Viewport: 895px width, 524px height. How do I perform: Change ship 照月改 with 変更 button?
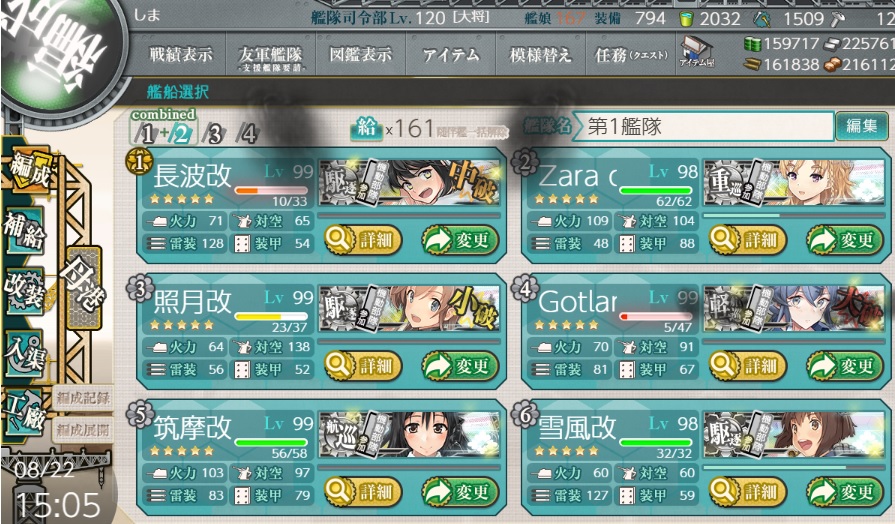pos(460,365)
